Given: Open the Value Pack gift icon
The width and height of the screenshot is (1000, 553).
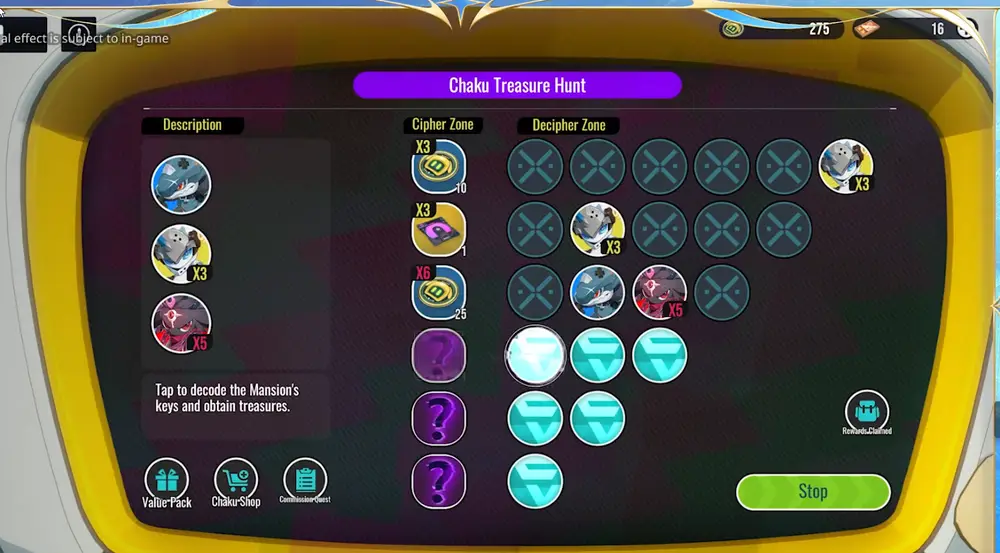Looking at the screenshot, I should (166, 479).
